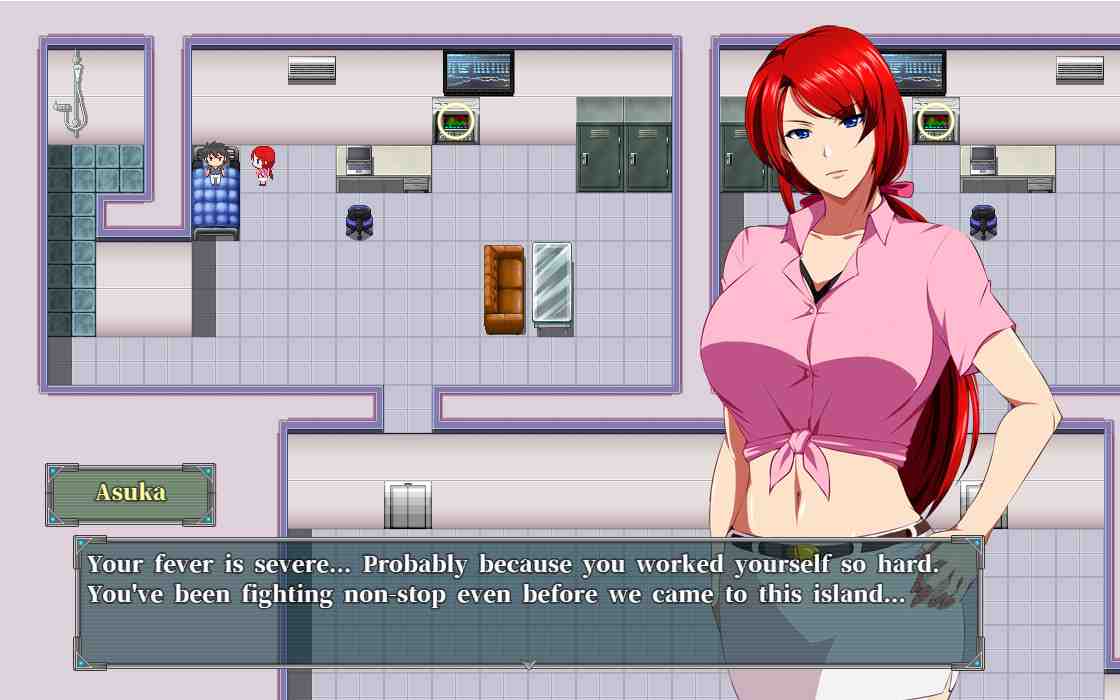1120x700 pixels.
Task: Advance dialogue using the down arrow indicator
Action: point(529,665)
